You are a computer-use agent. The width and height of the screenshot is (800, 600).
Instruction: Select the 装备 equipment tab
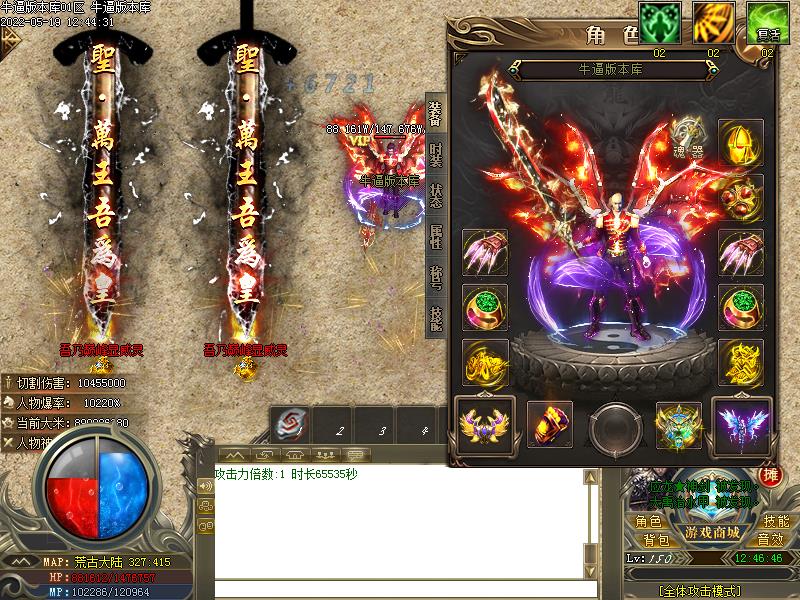[435, 114]
